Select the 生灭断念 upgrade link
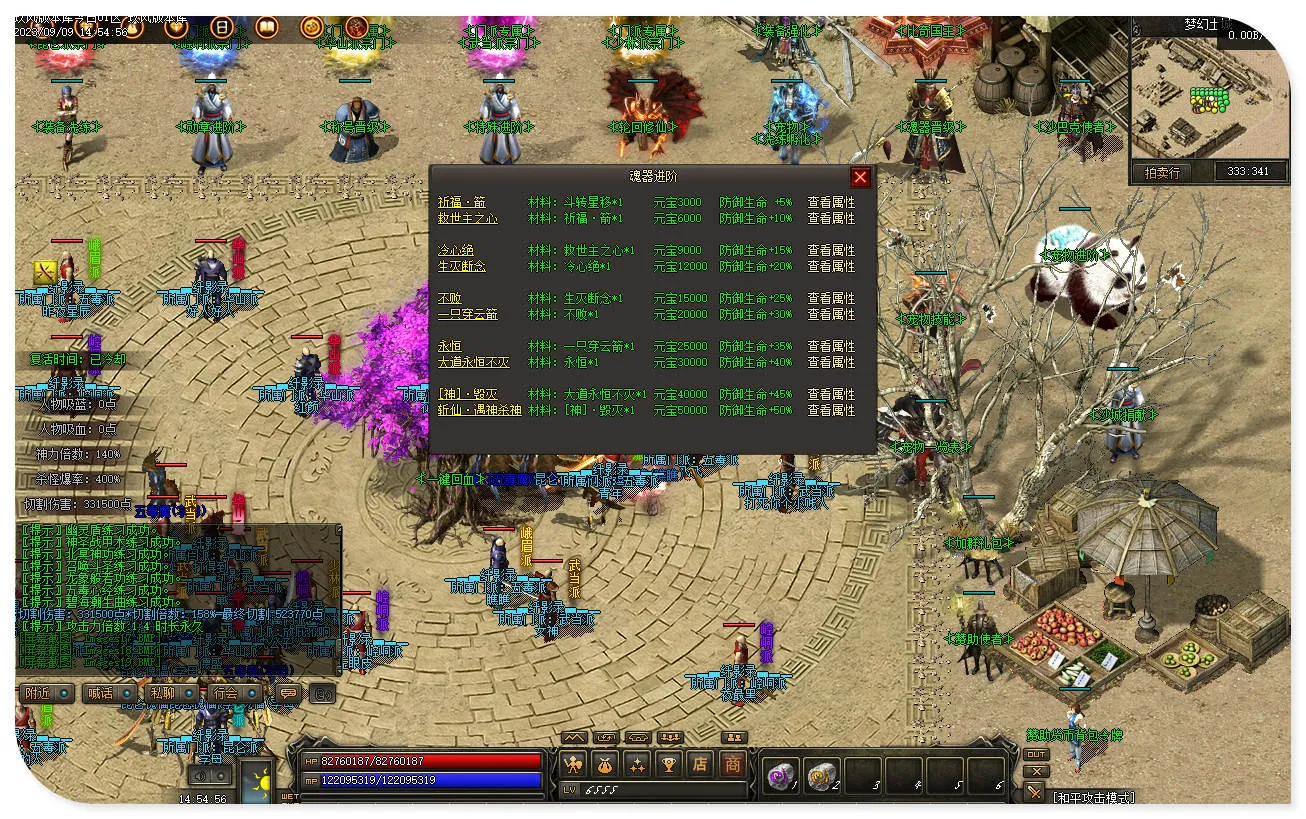 pos(461,266)
